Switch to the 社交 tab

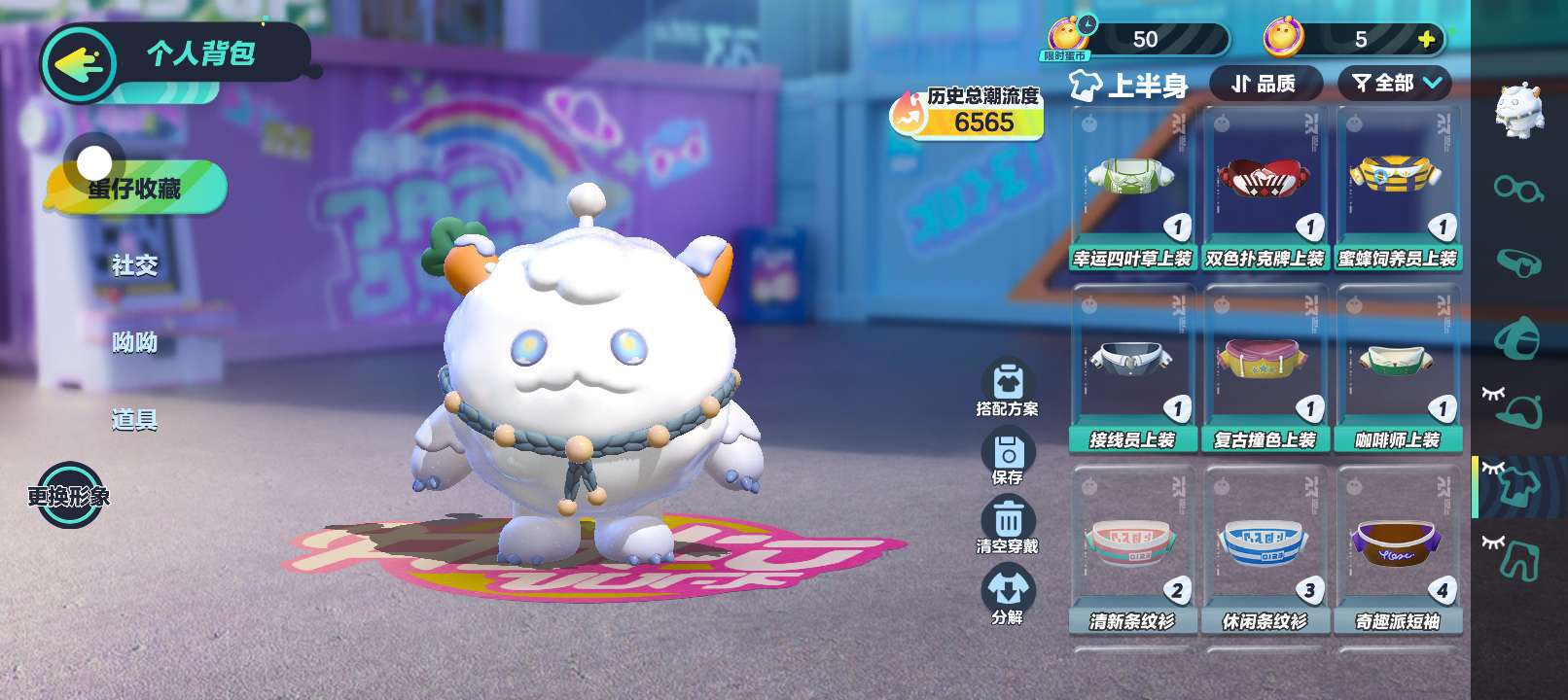click(x=134, y=265)
